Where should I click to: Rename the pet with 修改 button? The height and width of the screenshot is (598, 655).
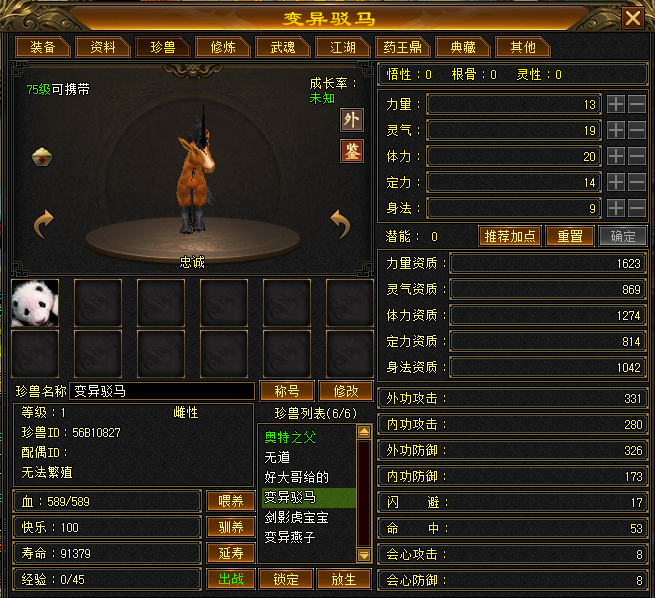(344, 391)
